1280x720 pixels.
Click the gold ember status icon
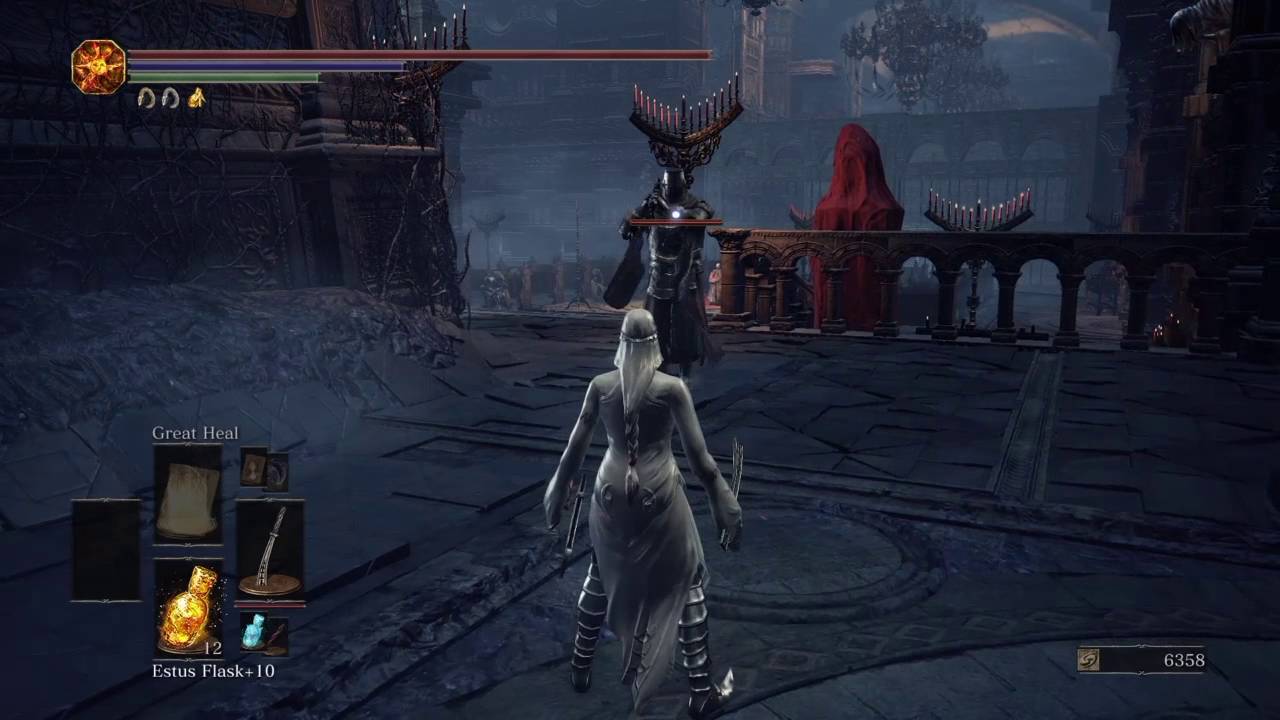point(196,98)
